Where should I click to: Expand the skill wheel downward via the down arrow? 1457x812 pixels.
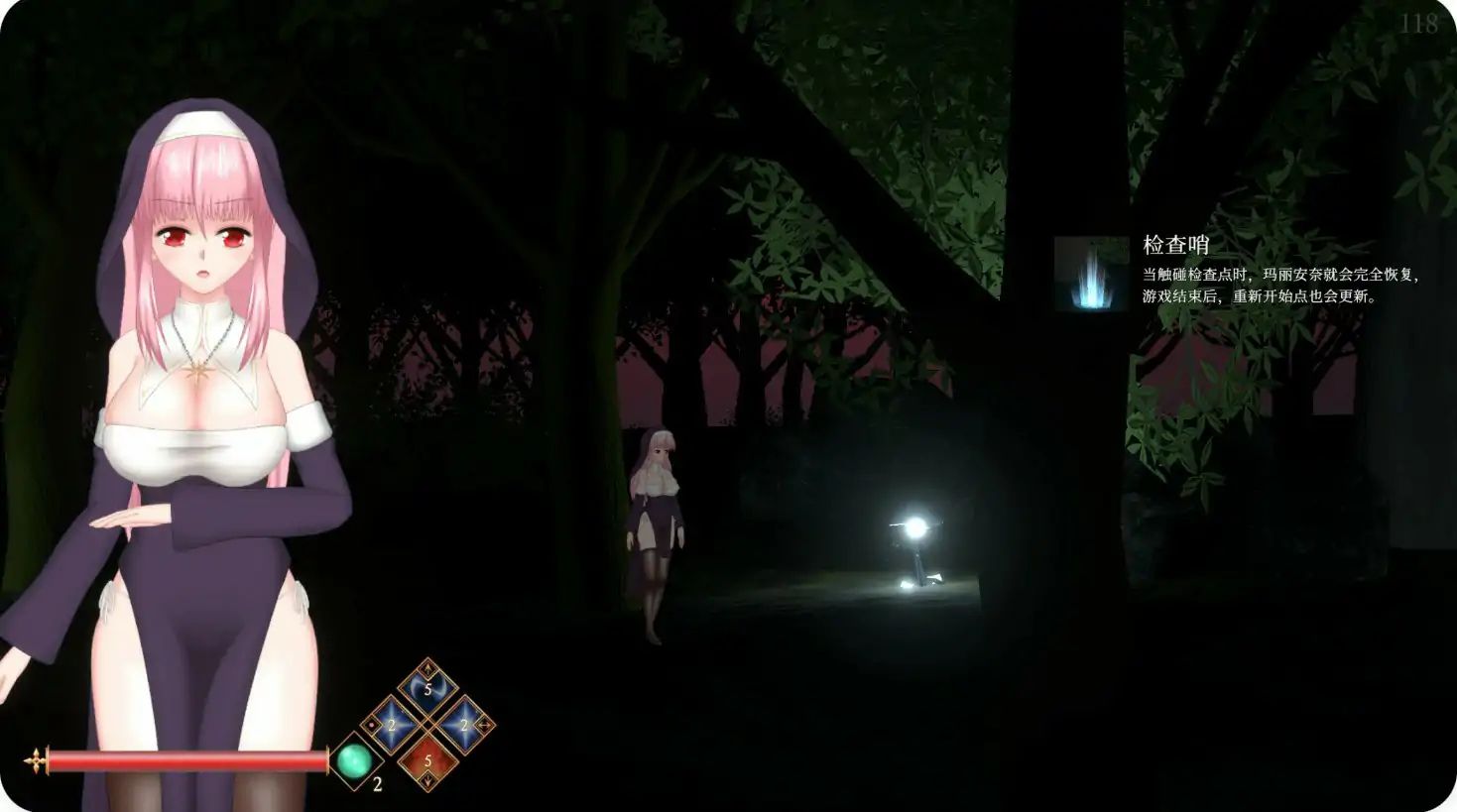pos(427,780)
